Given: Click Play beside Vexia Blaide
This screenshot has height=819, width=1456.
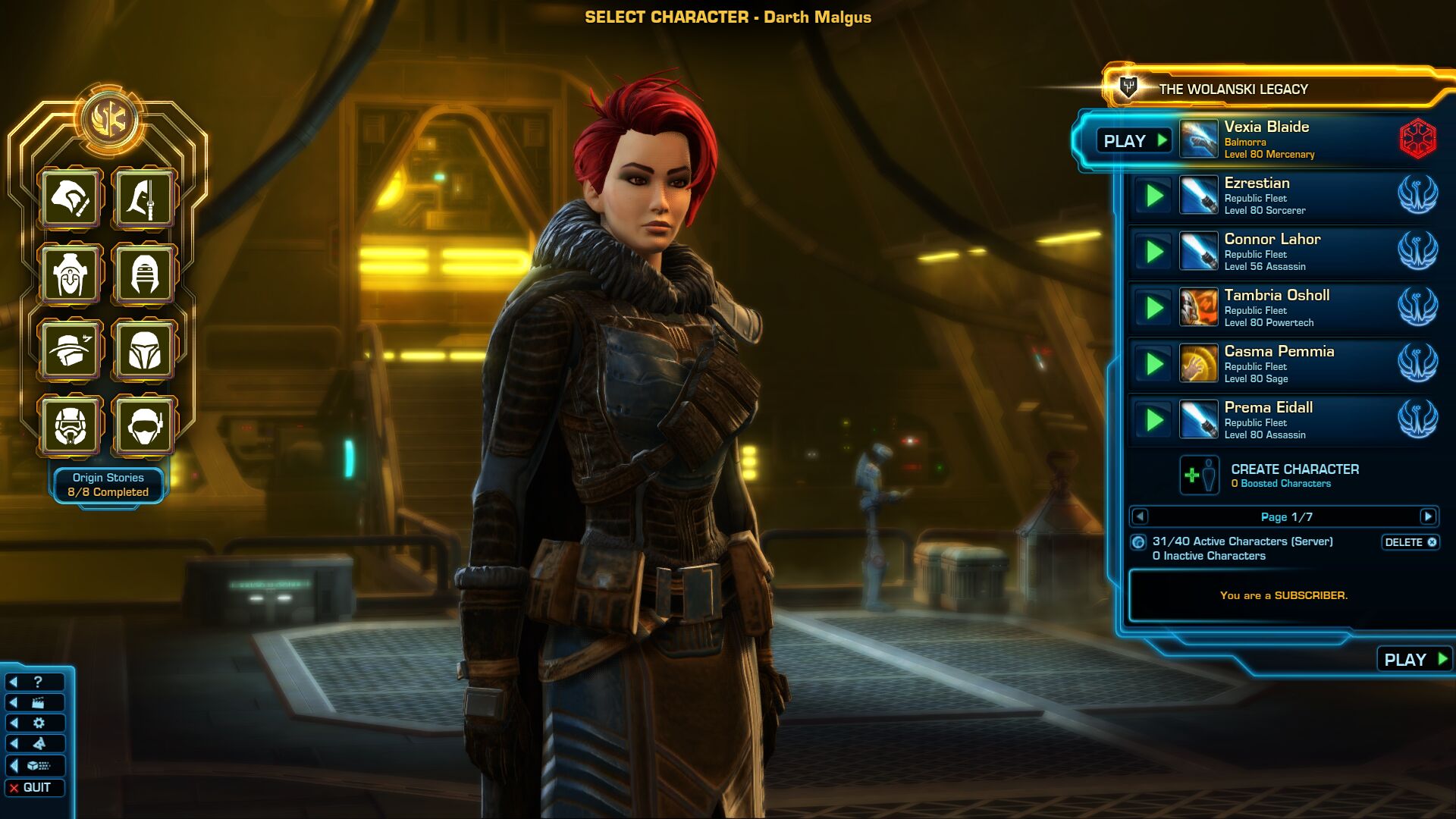Looking at the screenshot, I should point(1134,141).
